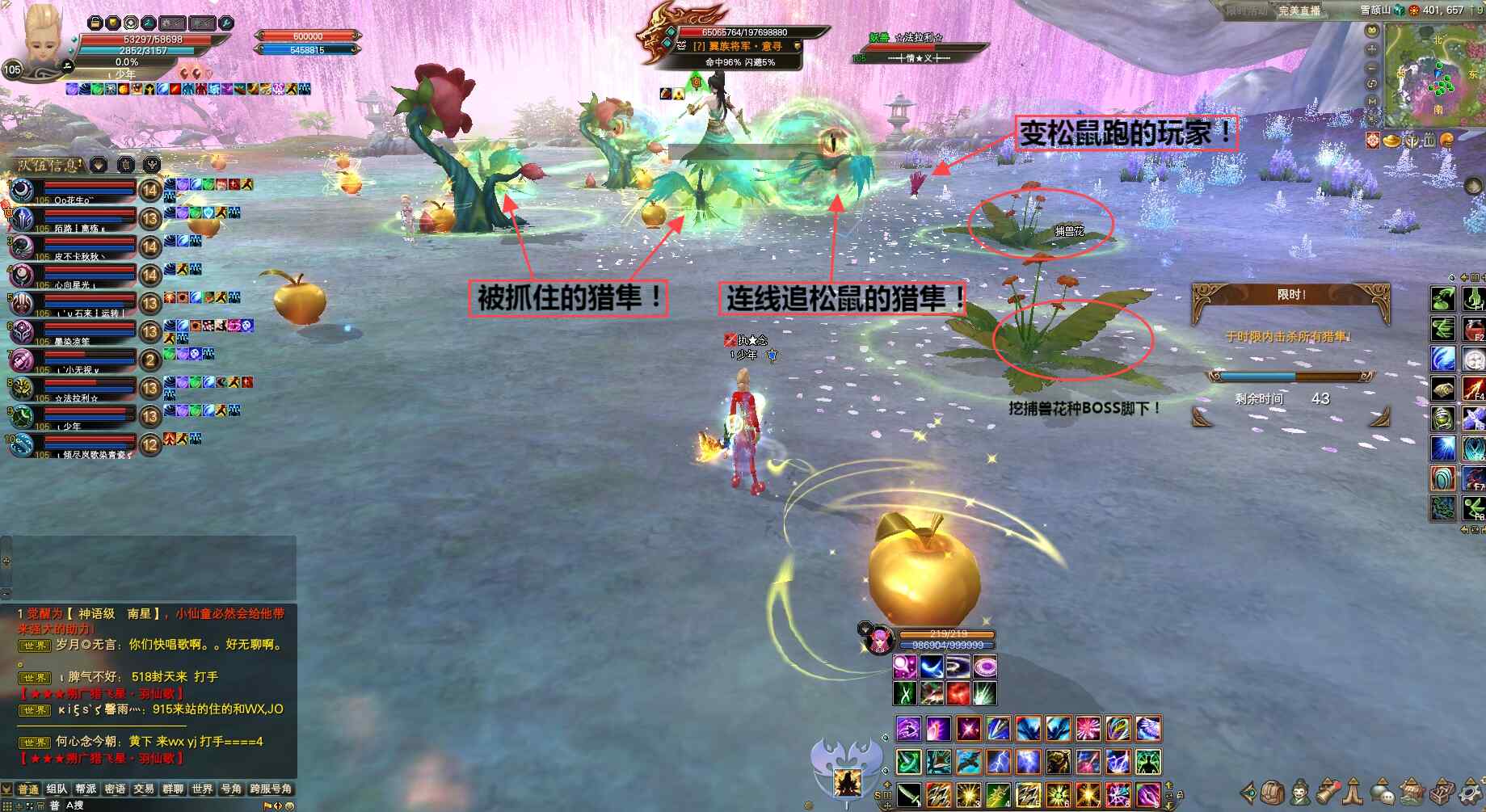Switch to 跨服号角 chat tab
The height and width of the screenshot is (812, 1486).
click(271, 789)
